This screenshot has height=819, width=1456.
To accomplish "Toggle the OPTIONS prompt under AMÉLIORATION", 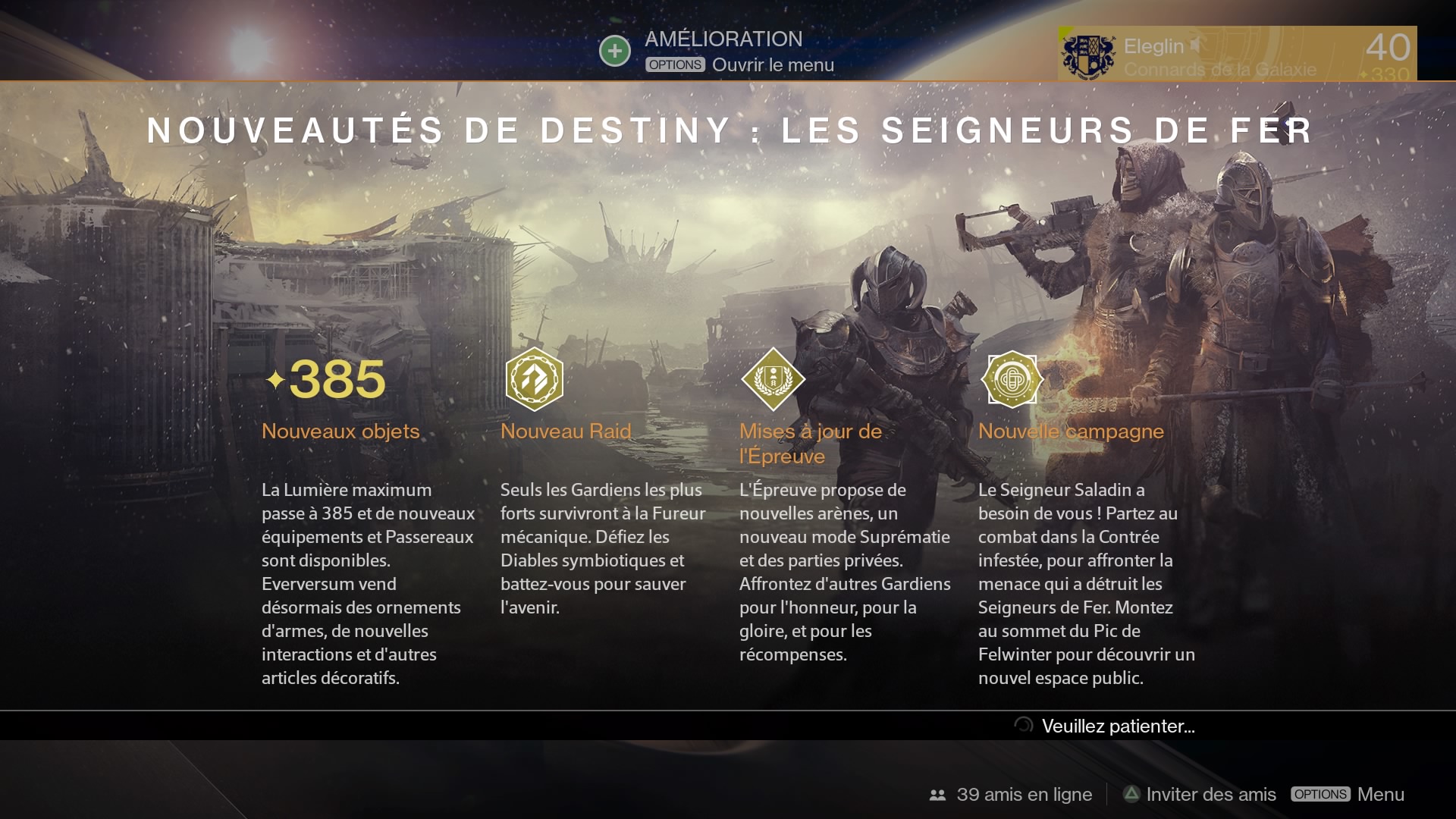I will 673,64.
